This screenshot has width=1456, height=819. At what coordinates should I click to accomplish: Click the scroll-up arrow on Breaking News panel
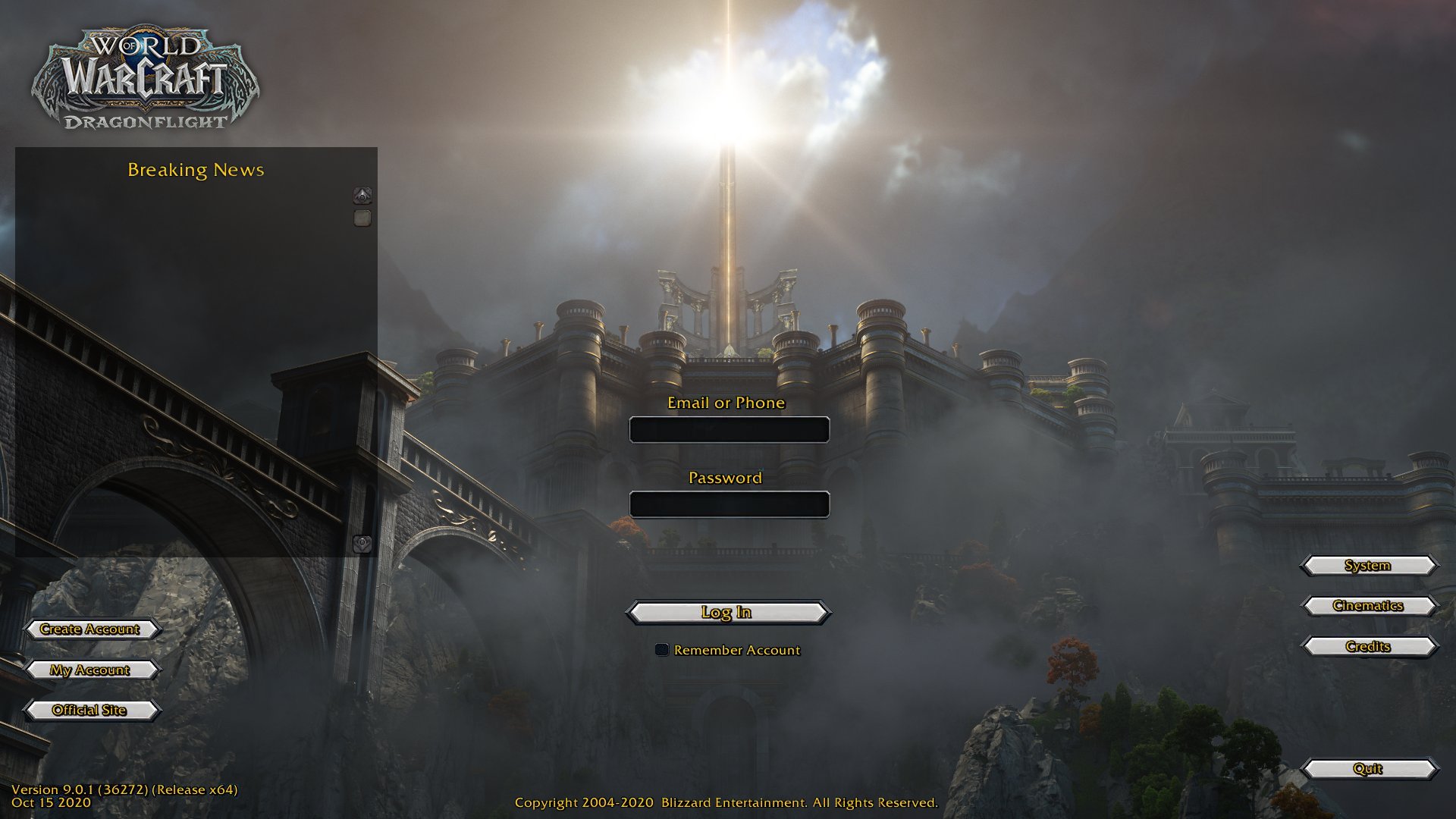point(362,196)
